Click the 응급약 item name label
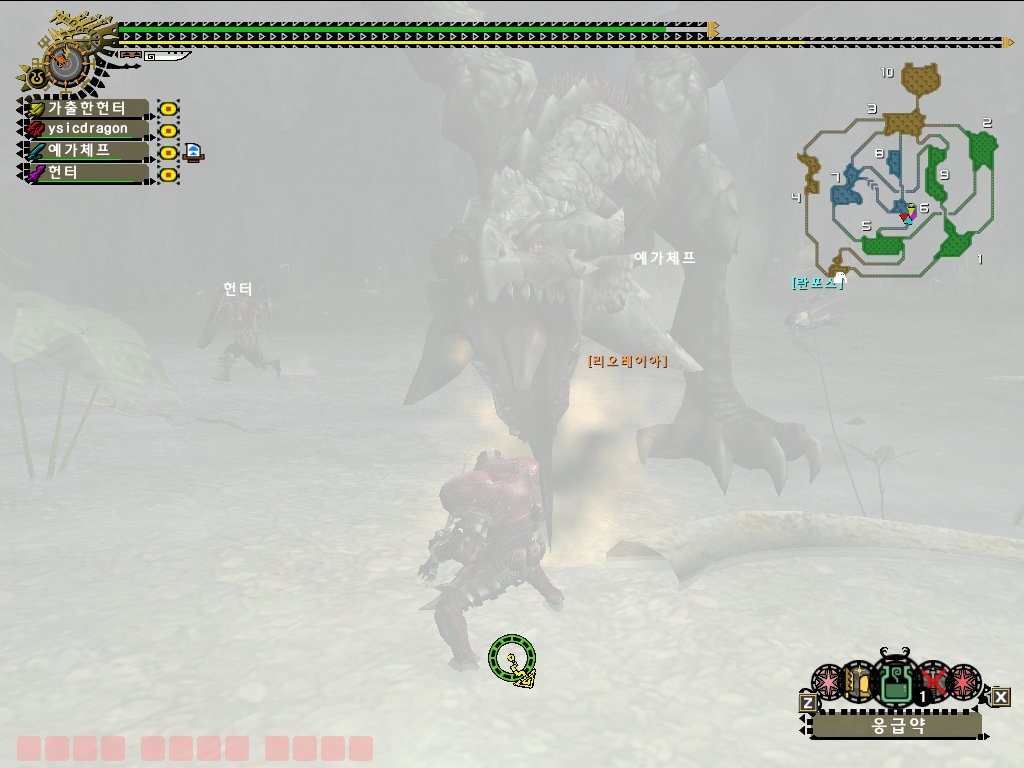The image size is (1024, 768). 897,726
